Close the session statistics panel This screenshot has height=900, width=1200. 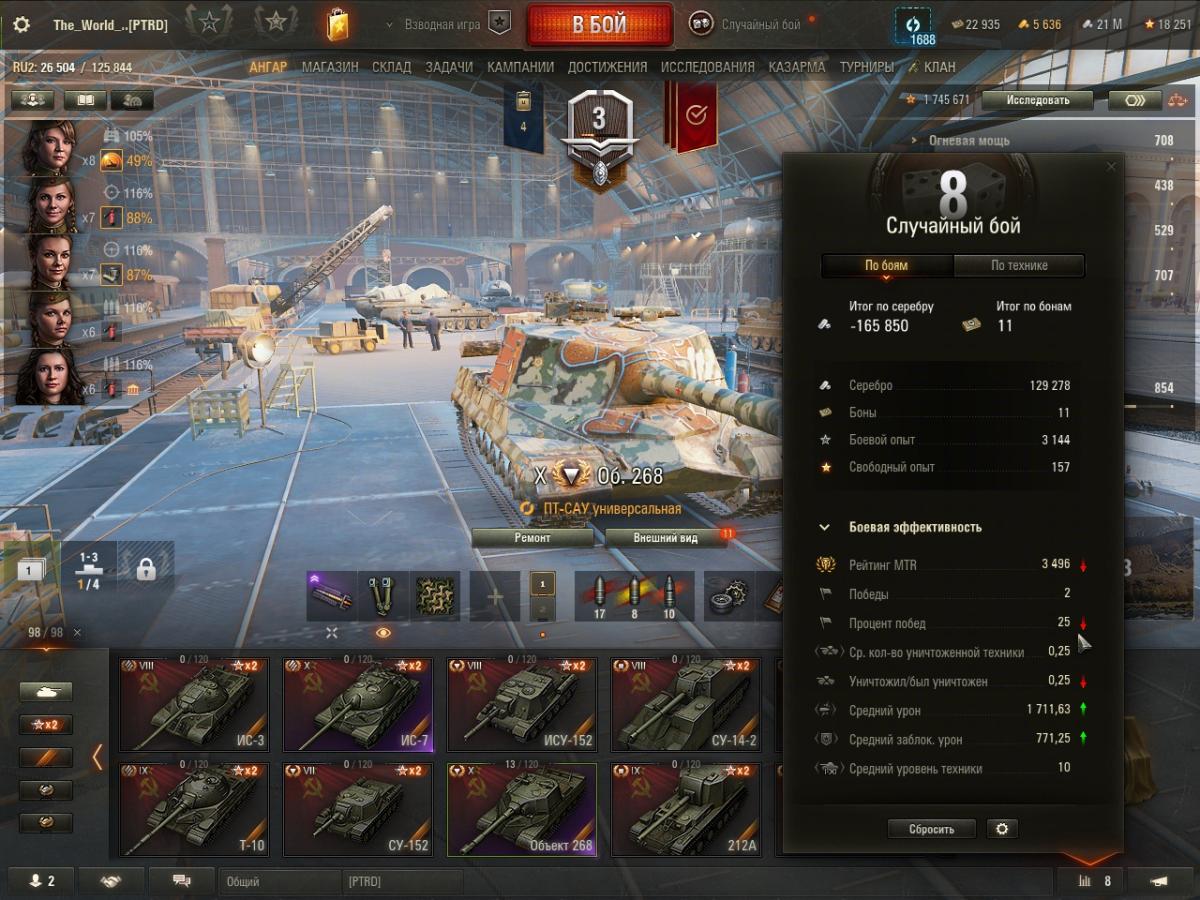pos(1110,167)
